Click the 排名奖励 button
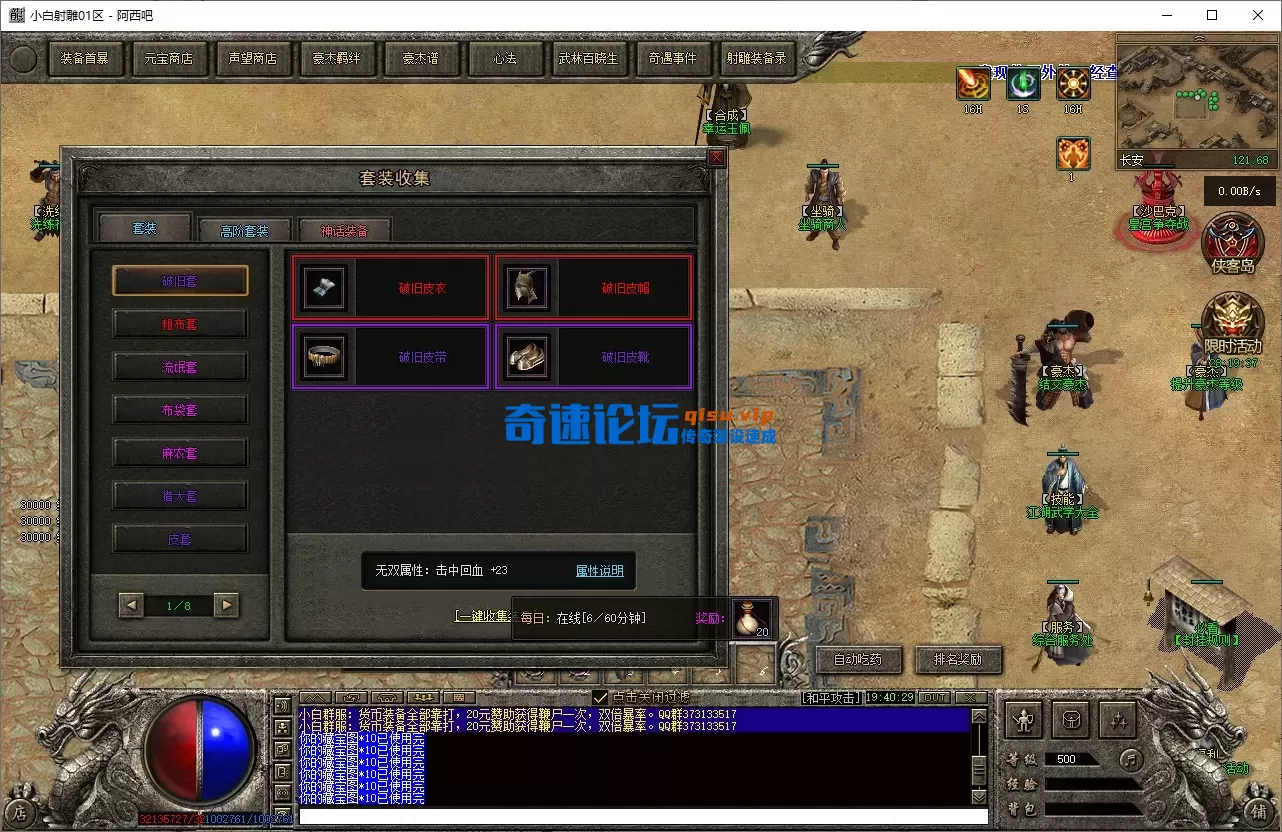 957,660
